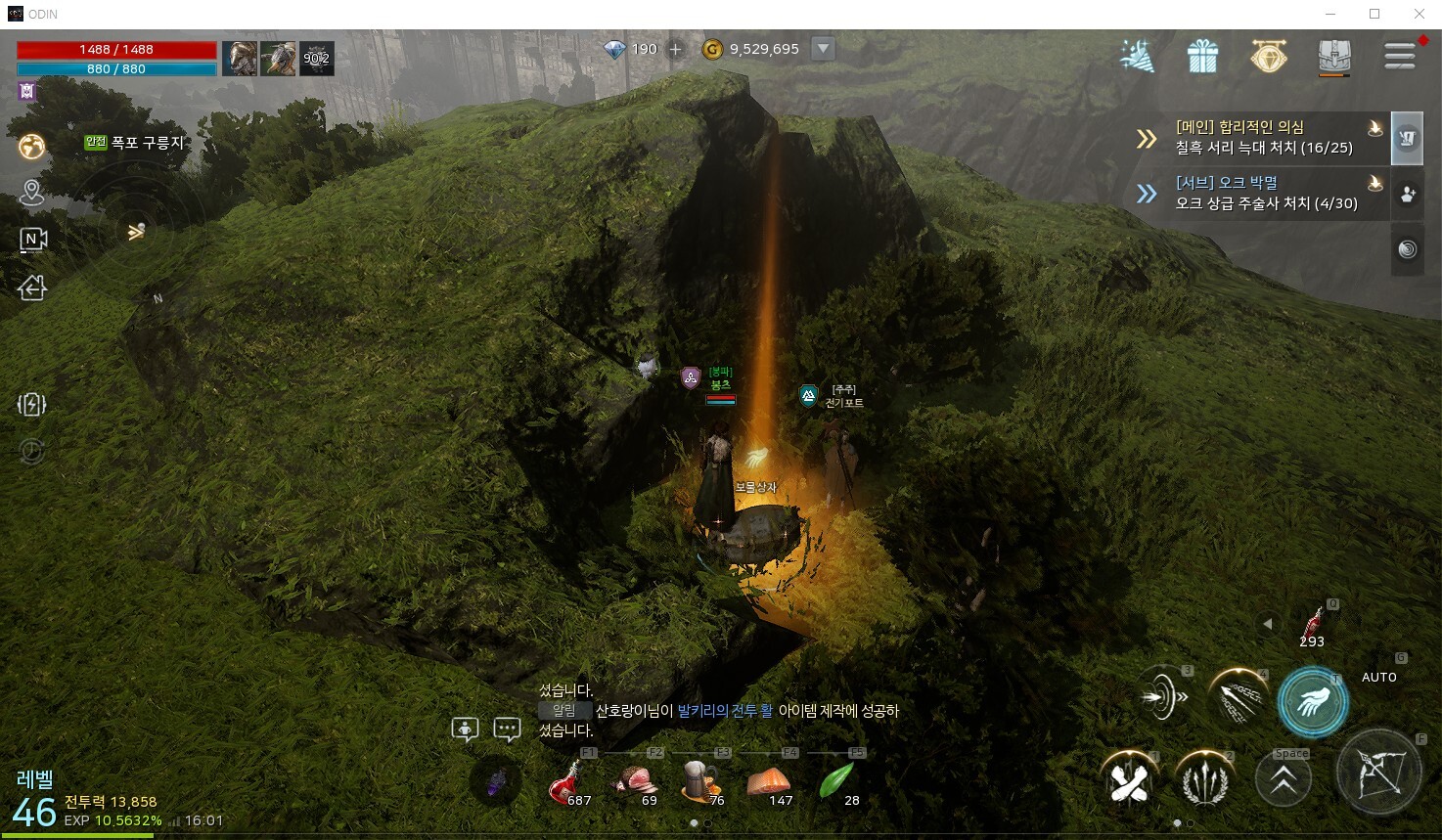Click the return home arrow icon
The height and width of the screenshot is (840, 1442).
point(32,287)
